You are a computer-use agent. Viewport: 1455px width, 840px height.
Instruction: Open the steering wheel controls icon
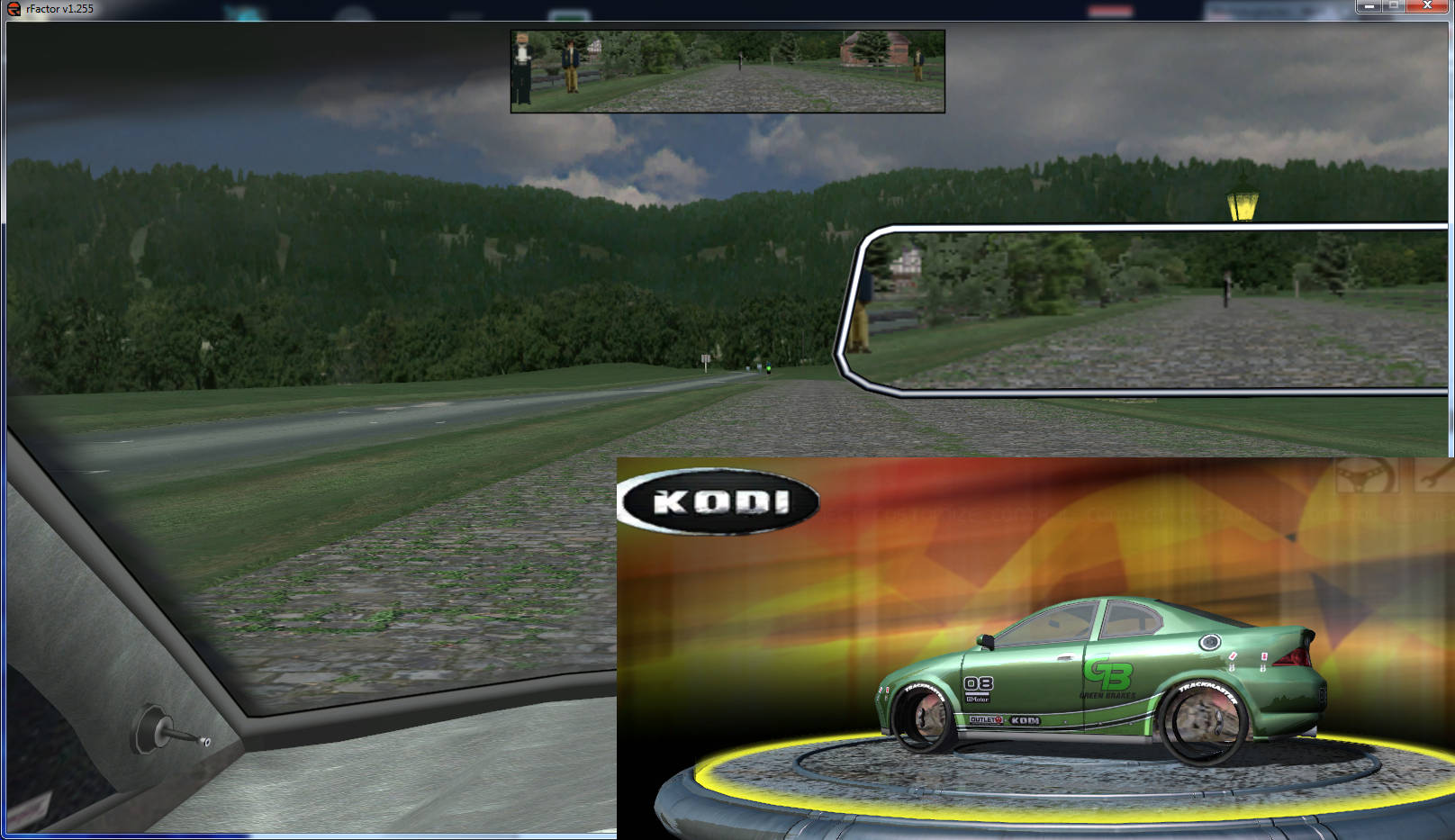(x=1365, y=474)
